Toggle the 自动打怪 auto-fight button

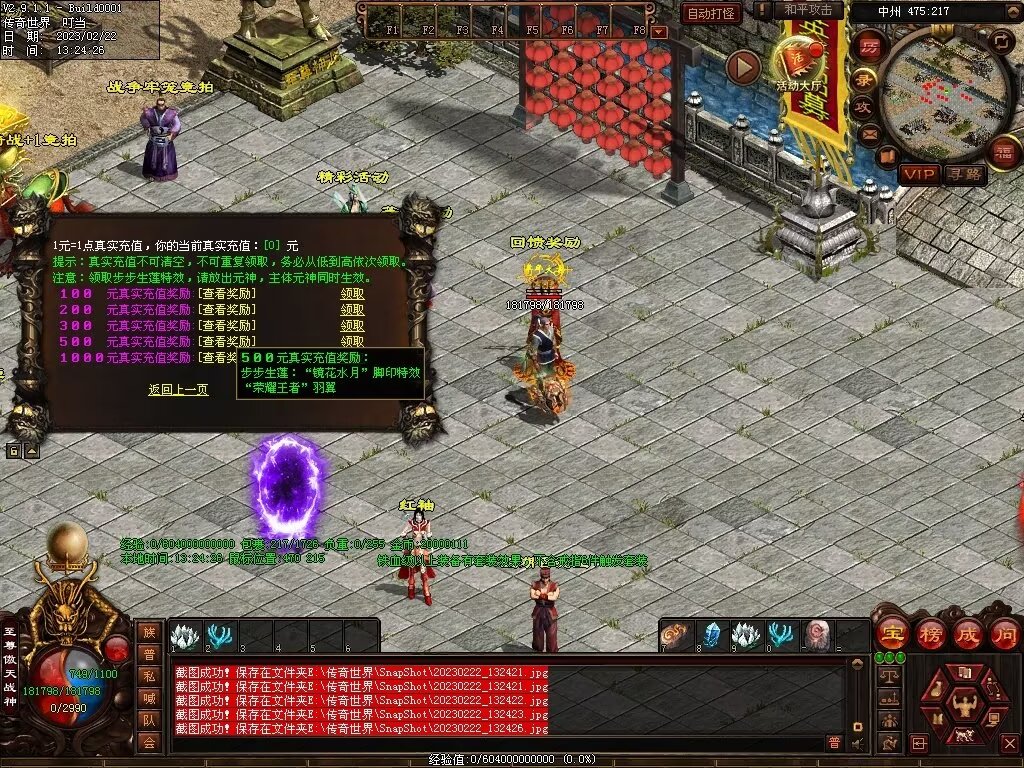point(711,13)
